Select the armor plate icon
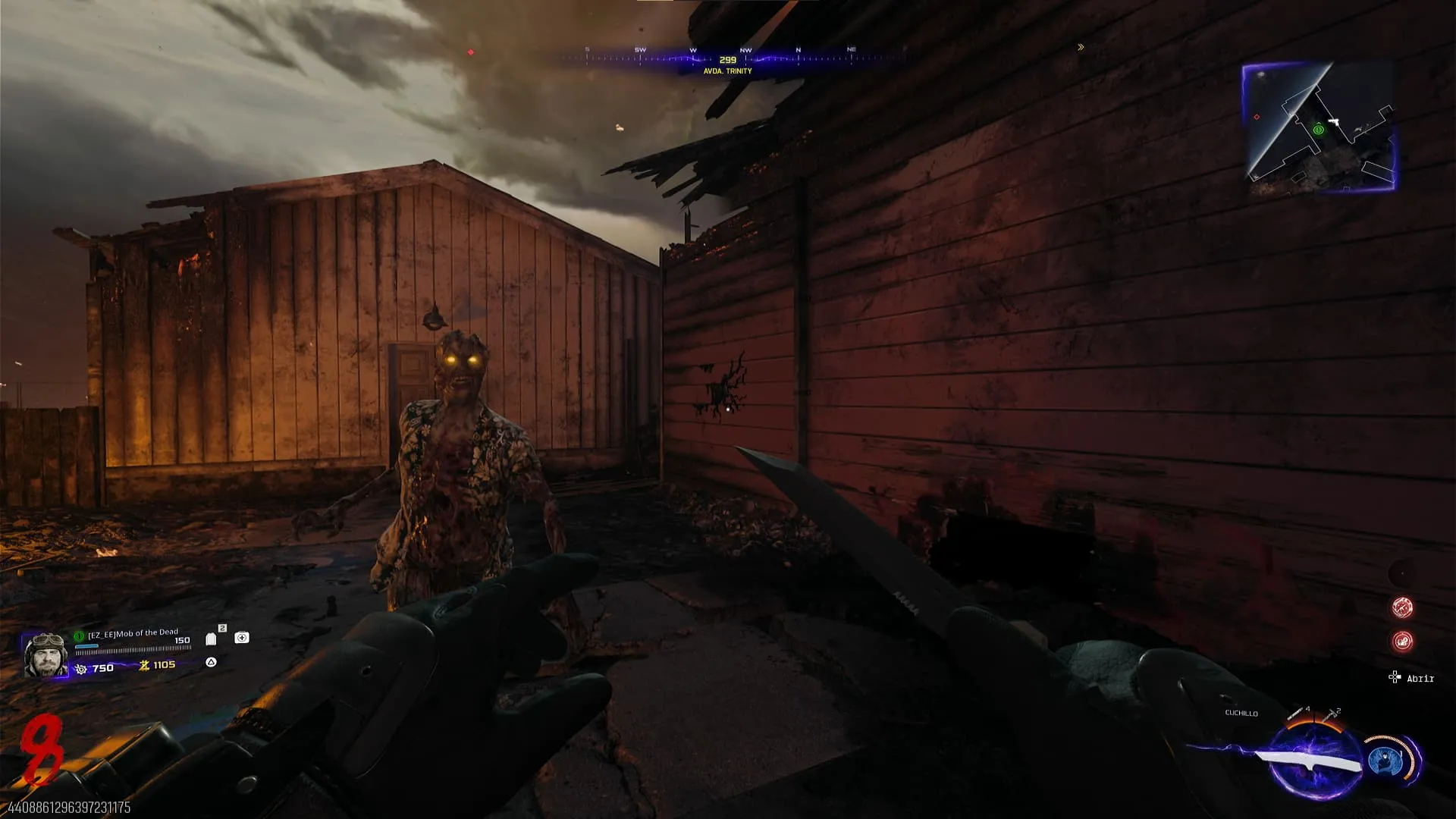 coord(211,639)
